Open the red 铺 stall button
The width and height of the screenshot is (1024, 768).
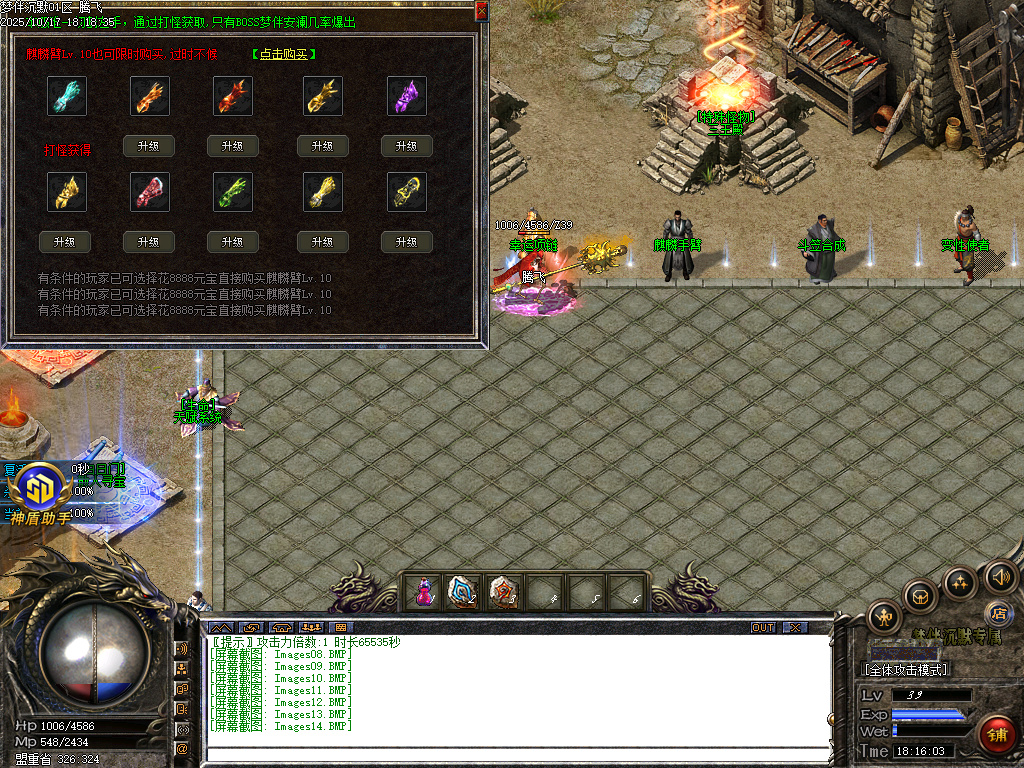995,734
